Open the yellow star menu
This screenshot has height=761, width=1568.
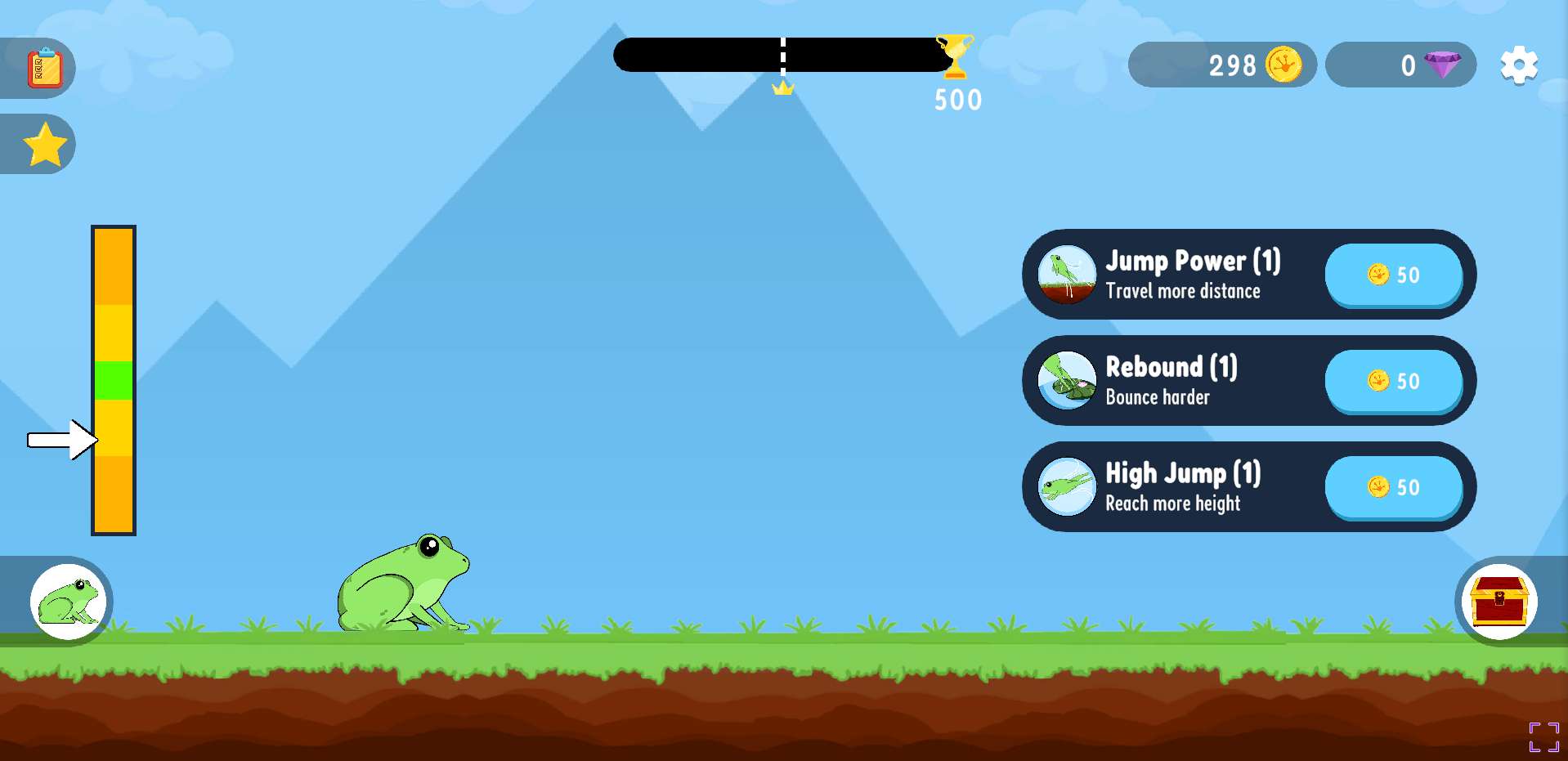pyautogui.click(x=45, y=145)
